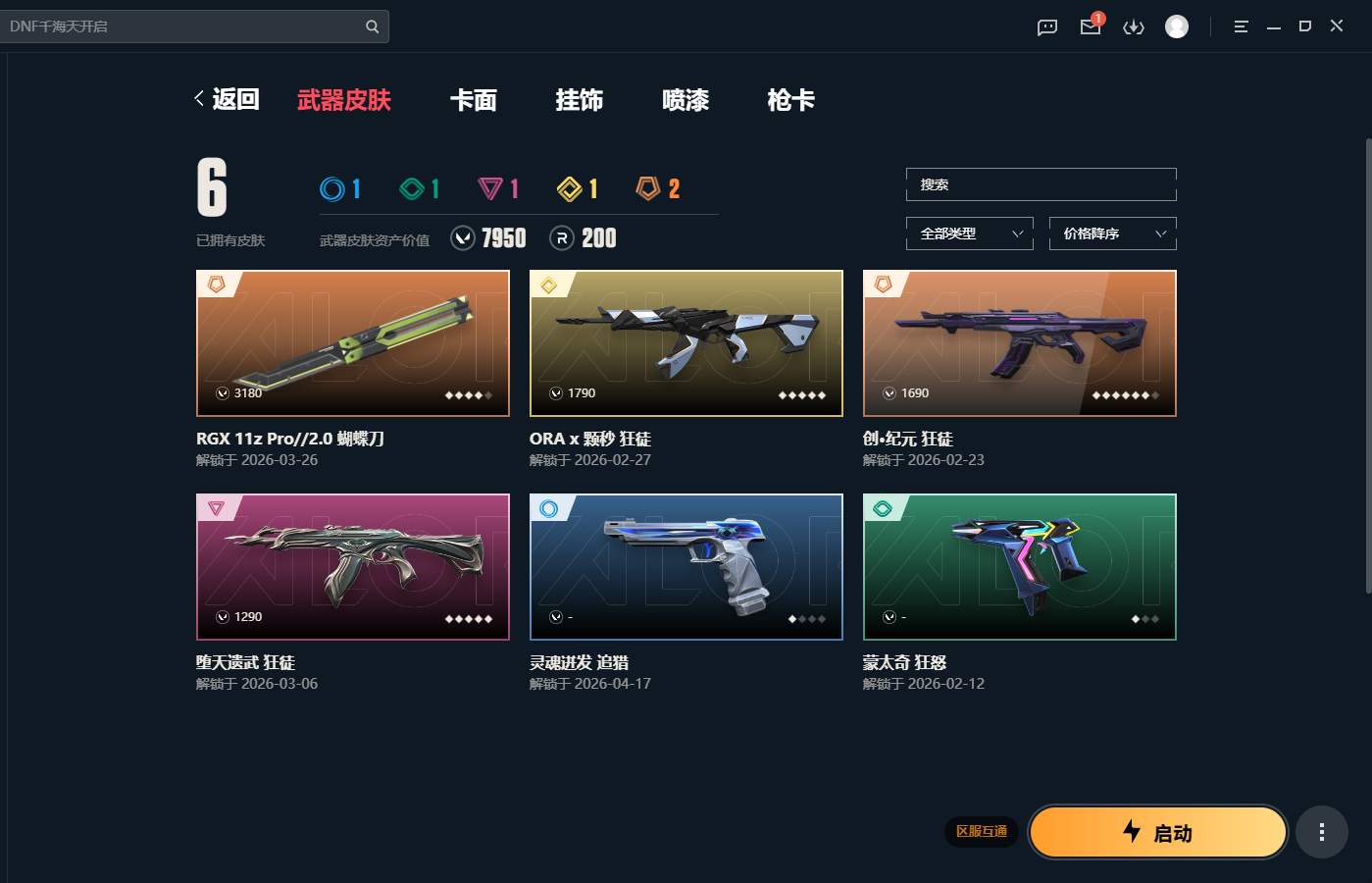Select the 枪卡 tab
The image size is (1372, 883).
[790, 100]
